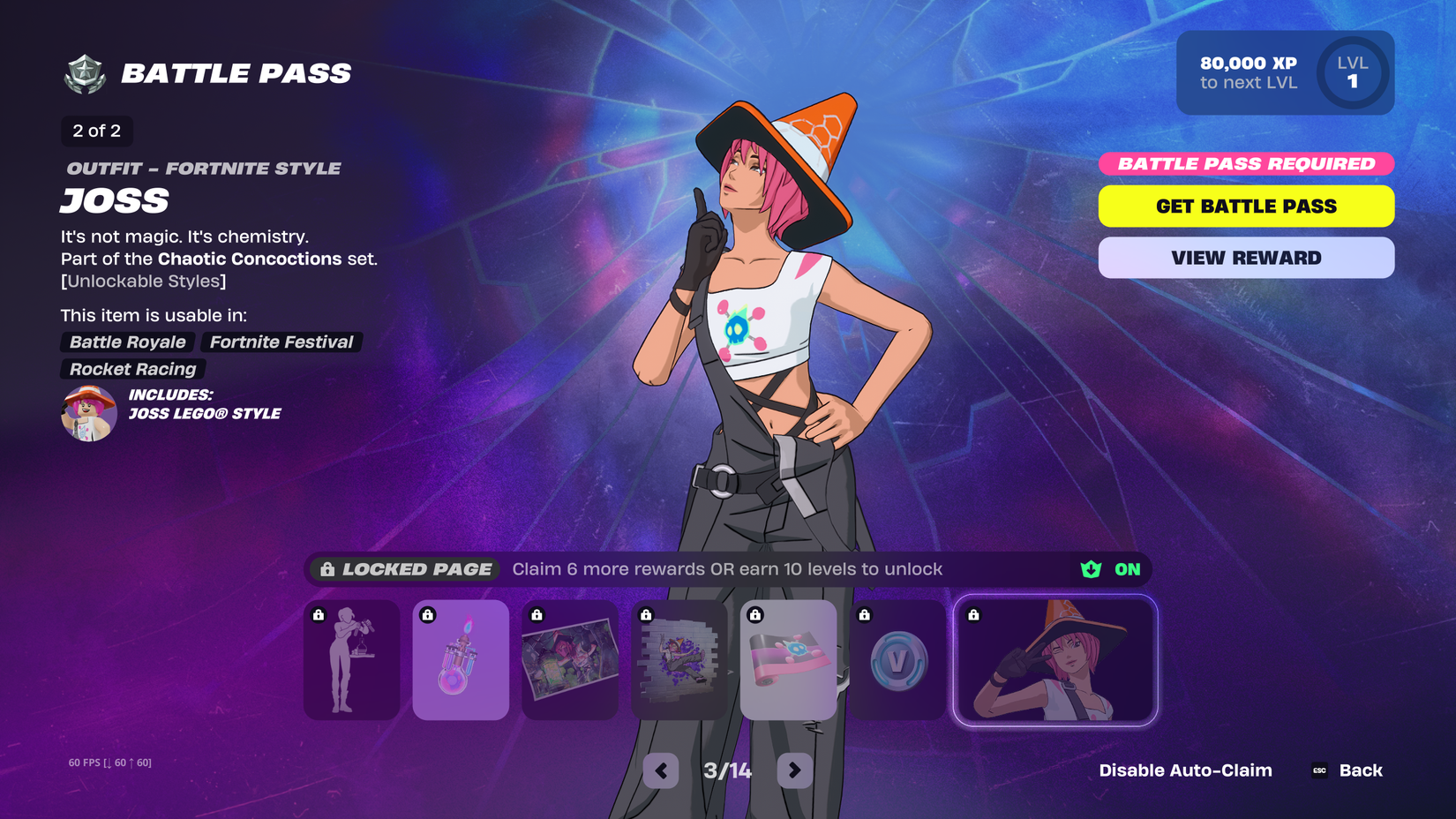Click the crown icon next to ON
Viewport: 1456px width, 819px height.
(1091, 569)
